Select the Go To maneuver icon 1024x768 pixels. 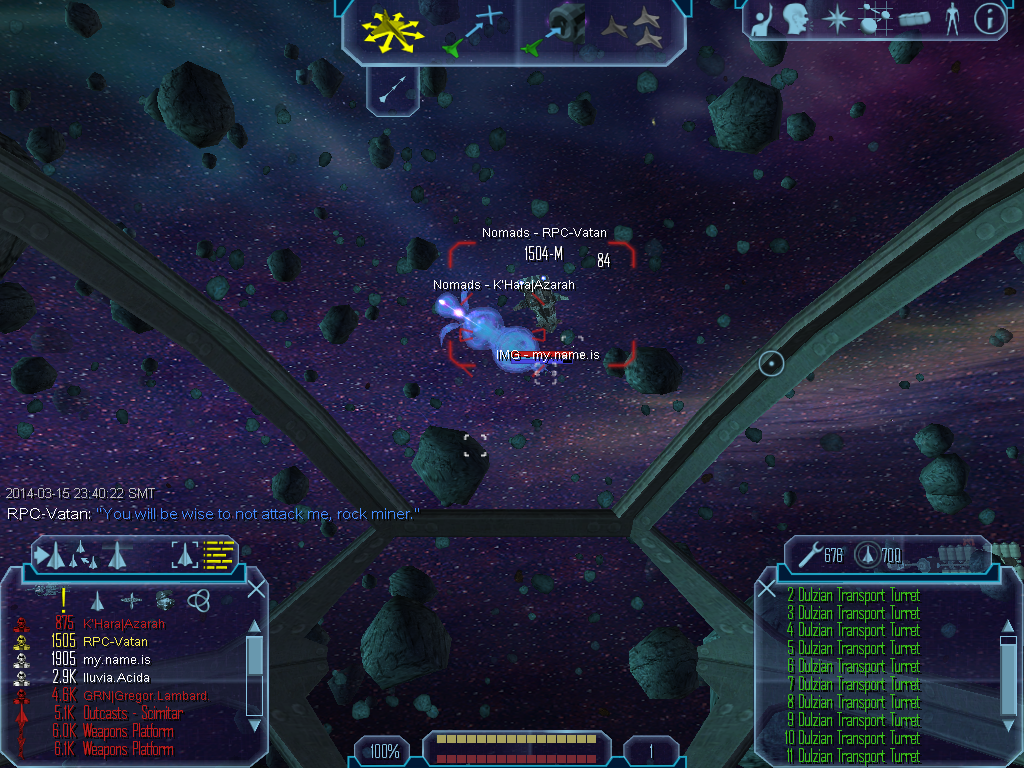(472, 30)
